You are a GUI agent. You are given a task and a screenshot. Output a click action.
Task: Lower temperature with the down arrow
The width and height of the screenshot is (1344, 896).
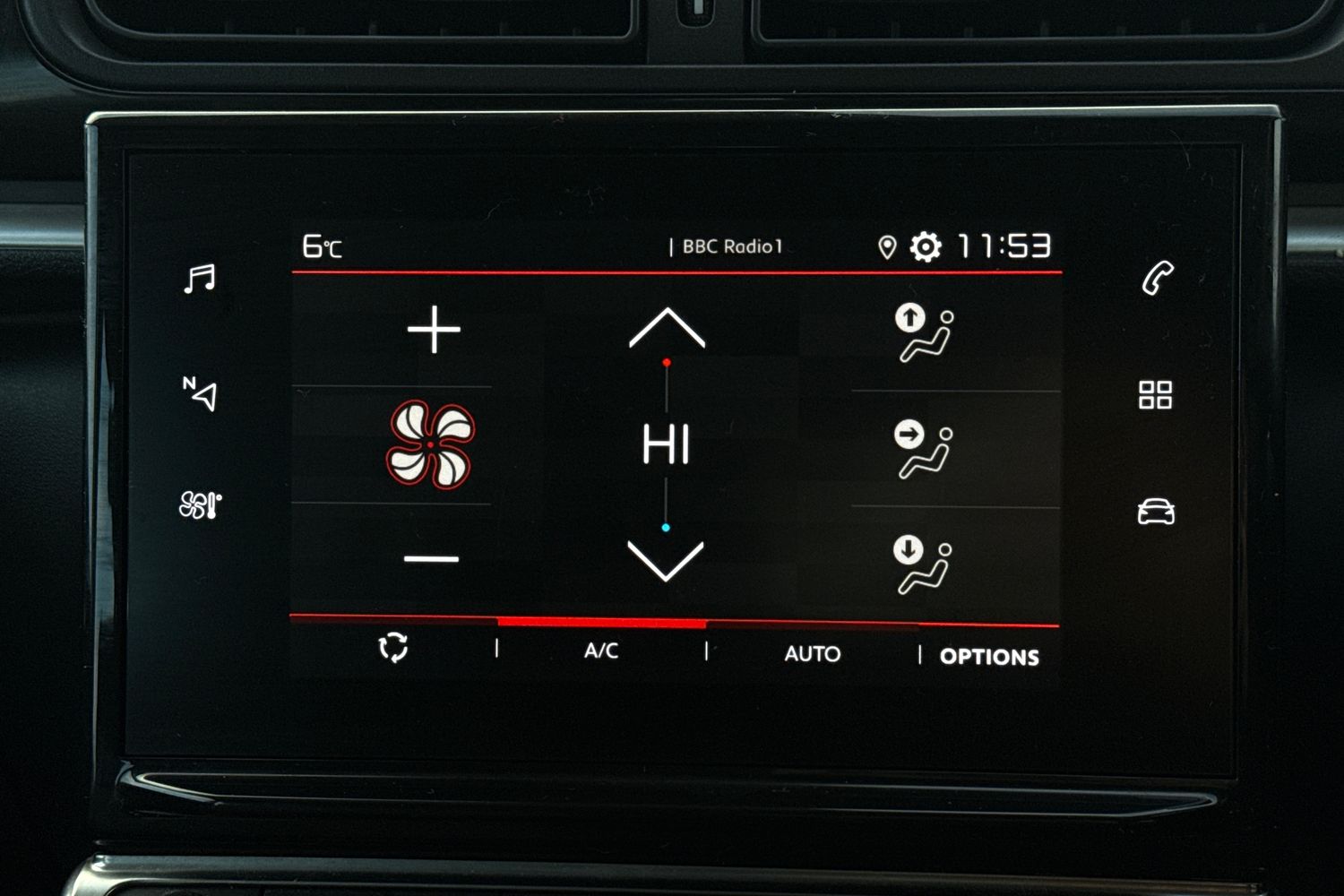[666, 560]
